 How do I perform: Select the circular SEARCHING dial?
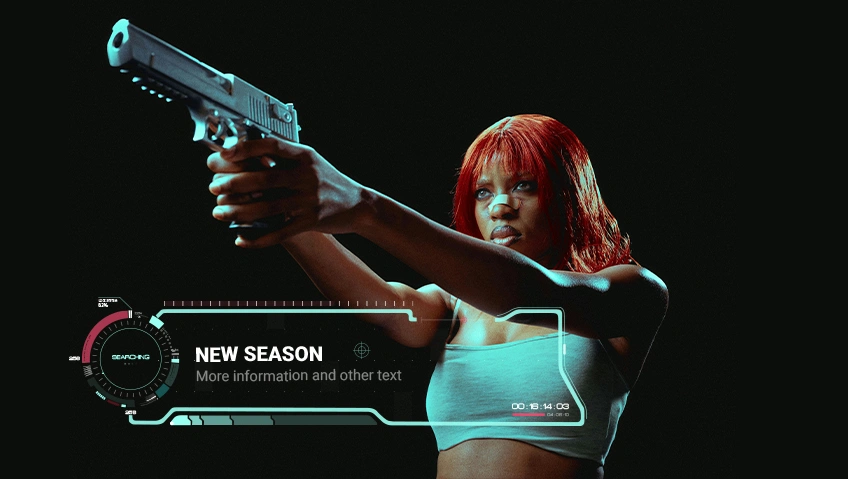coord(130,357)
